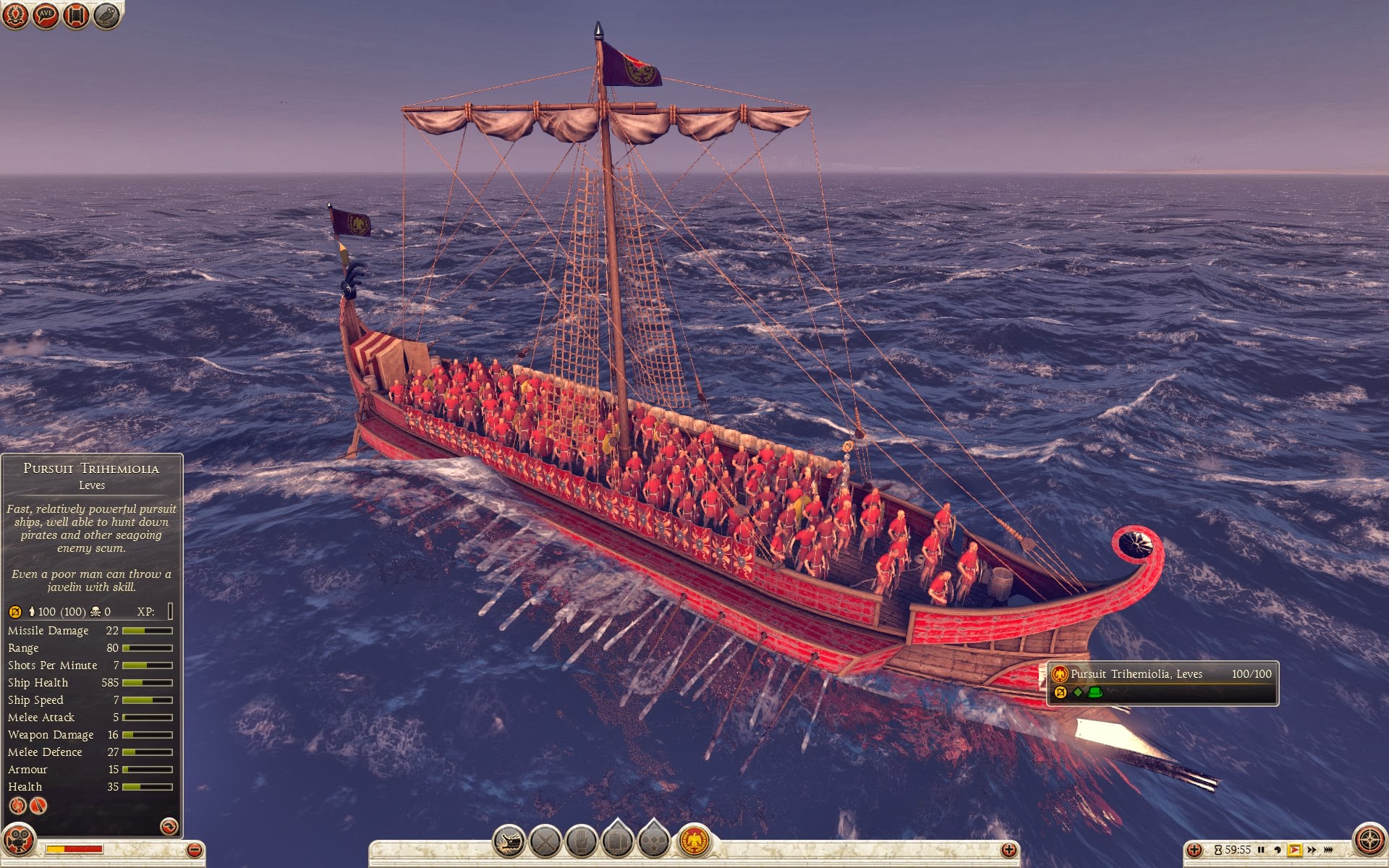Image resolution: width=1389 pixels, height=868 pixels.
Task: Pause the battle
Action: coord(1261,850)
